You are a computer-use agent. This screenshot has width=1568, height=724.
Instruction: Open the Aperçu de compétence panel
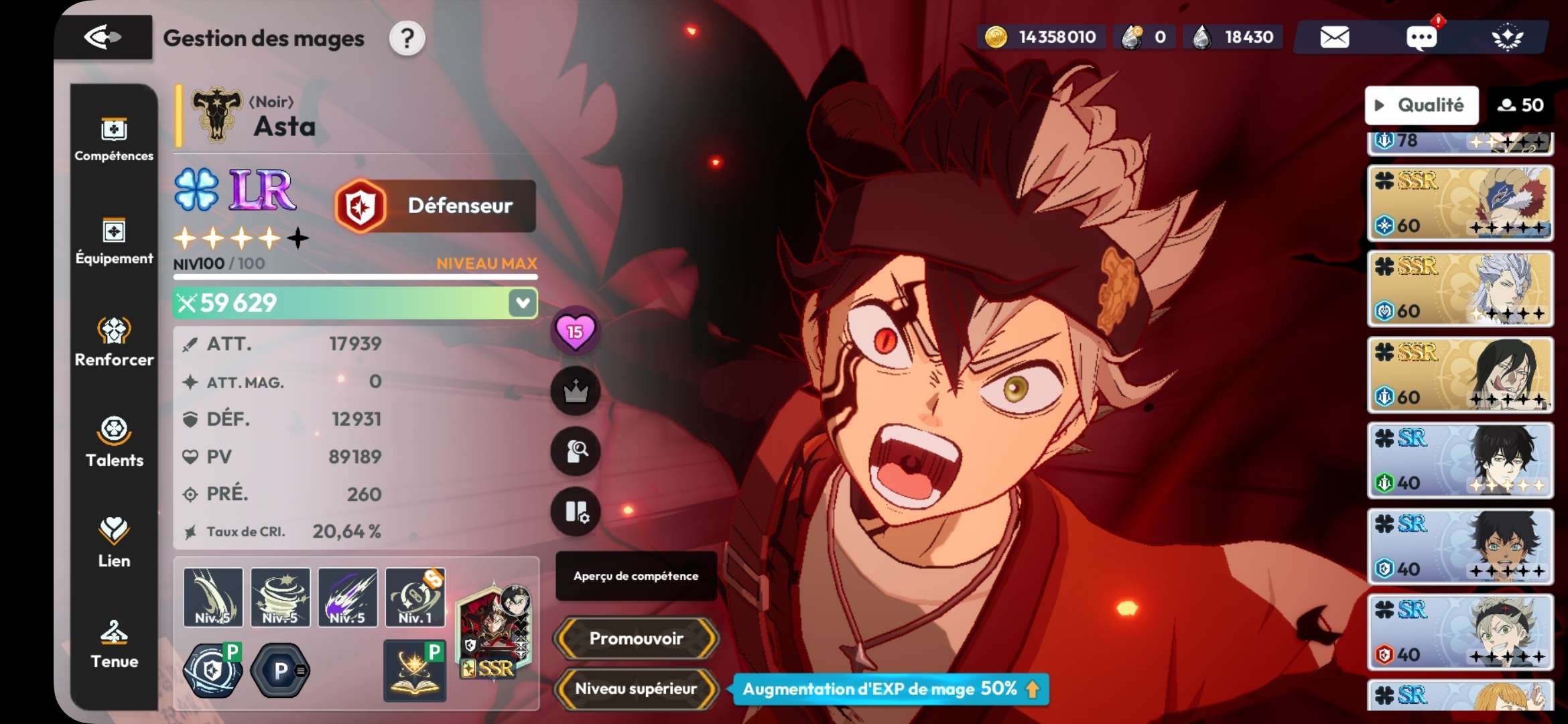[635, 576]
